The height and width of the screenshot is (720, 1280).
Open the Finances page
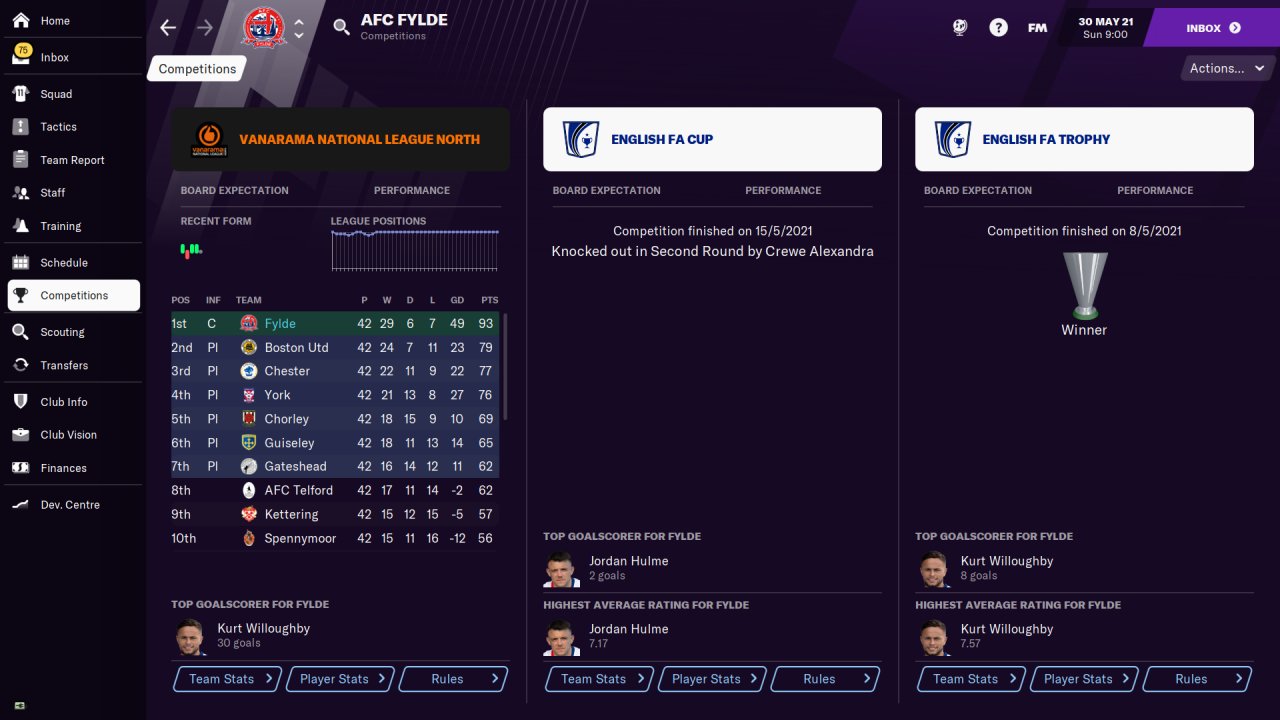(x=63, y=468)
